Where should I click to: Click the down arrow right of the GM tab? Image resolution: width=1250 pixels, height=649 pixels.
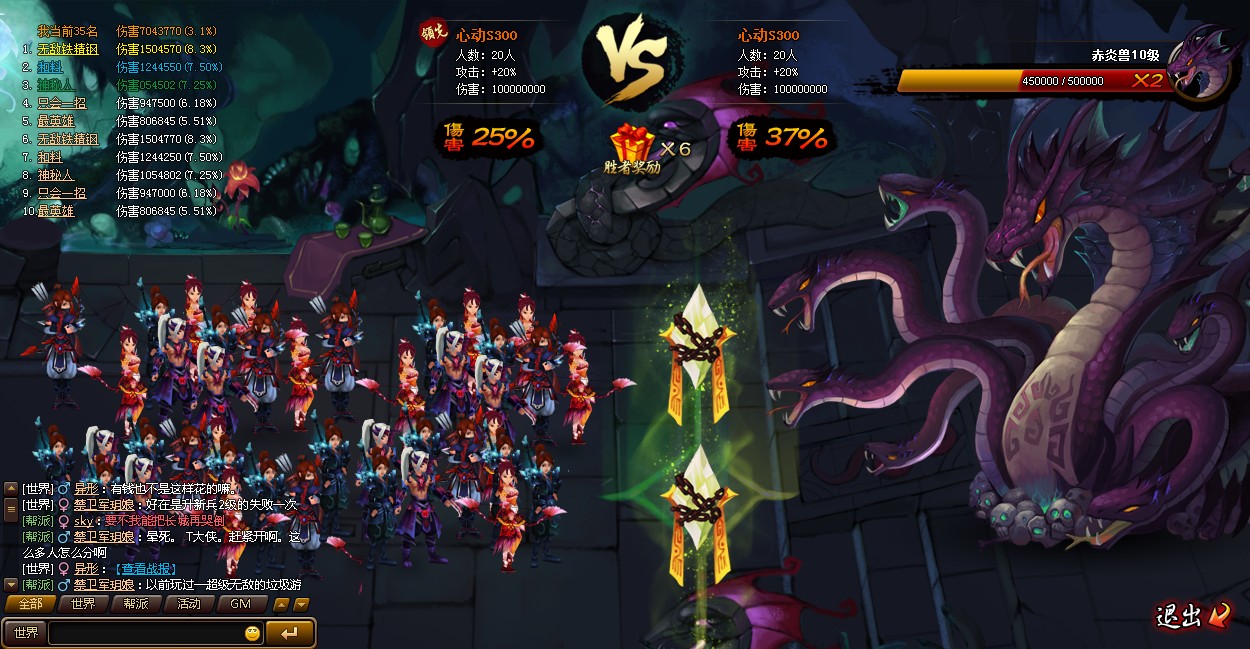[x=301, y=604]
